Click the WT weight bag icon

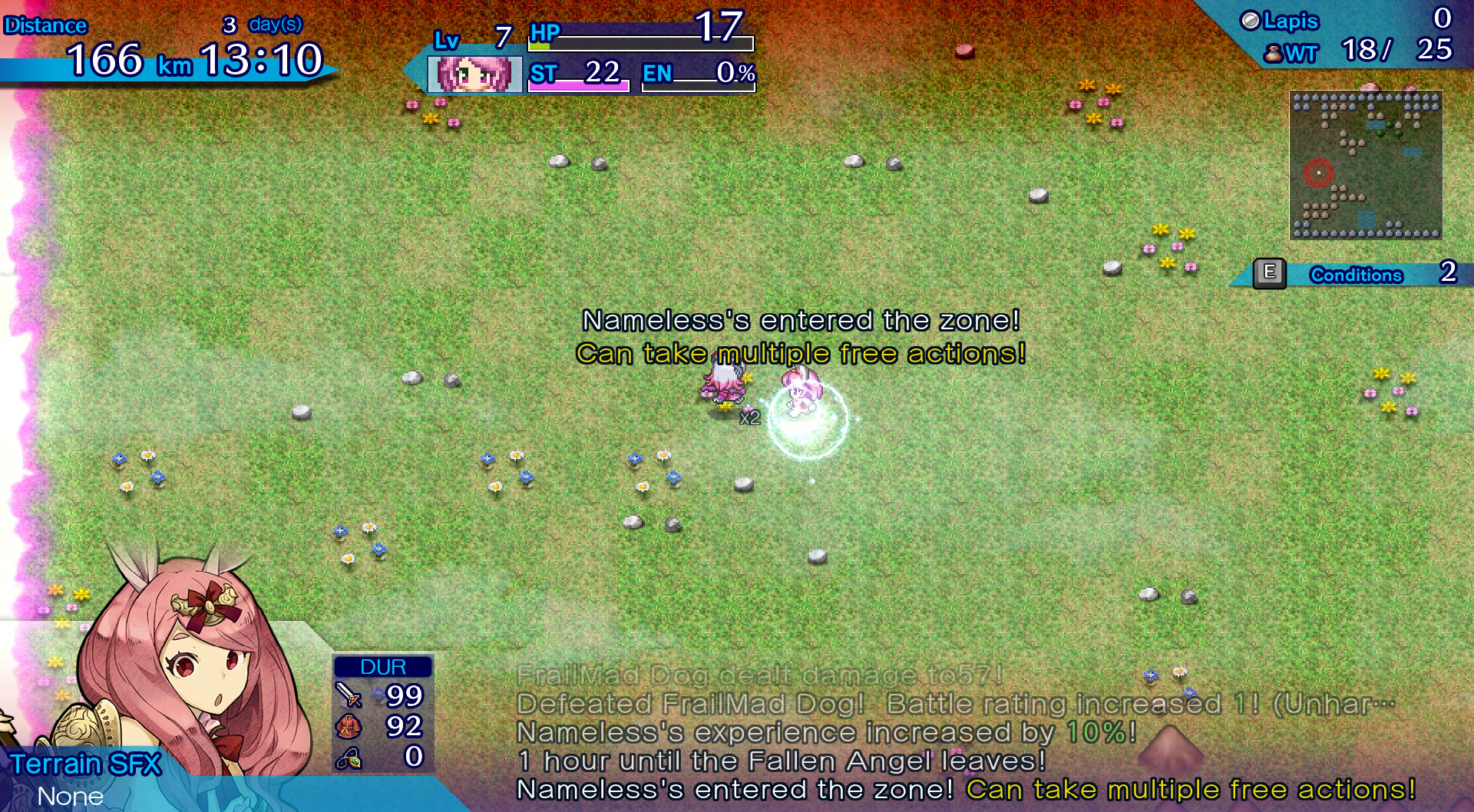coord(1274,54)
